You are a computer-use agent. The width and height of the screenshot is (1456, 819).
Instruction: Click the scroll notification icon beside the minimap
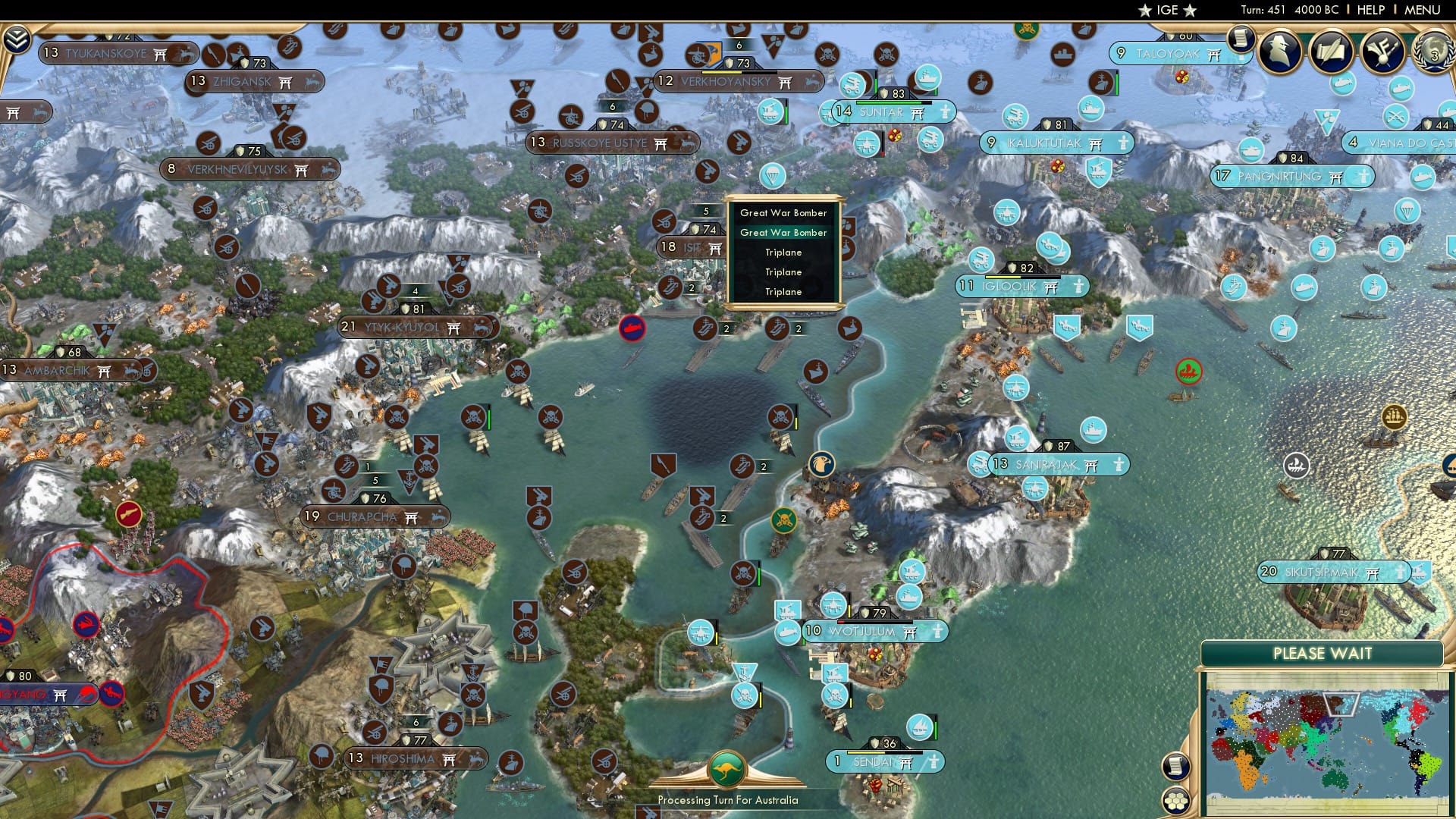pos(1175,767)
